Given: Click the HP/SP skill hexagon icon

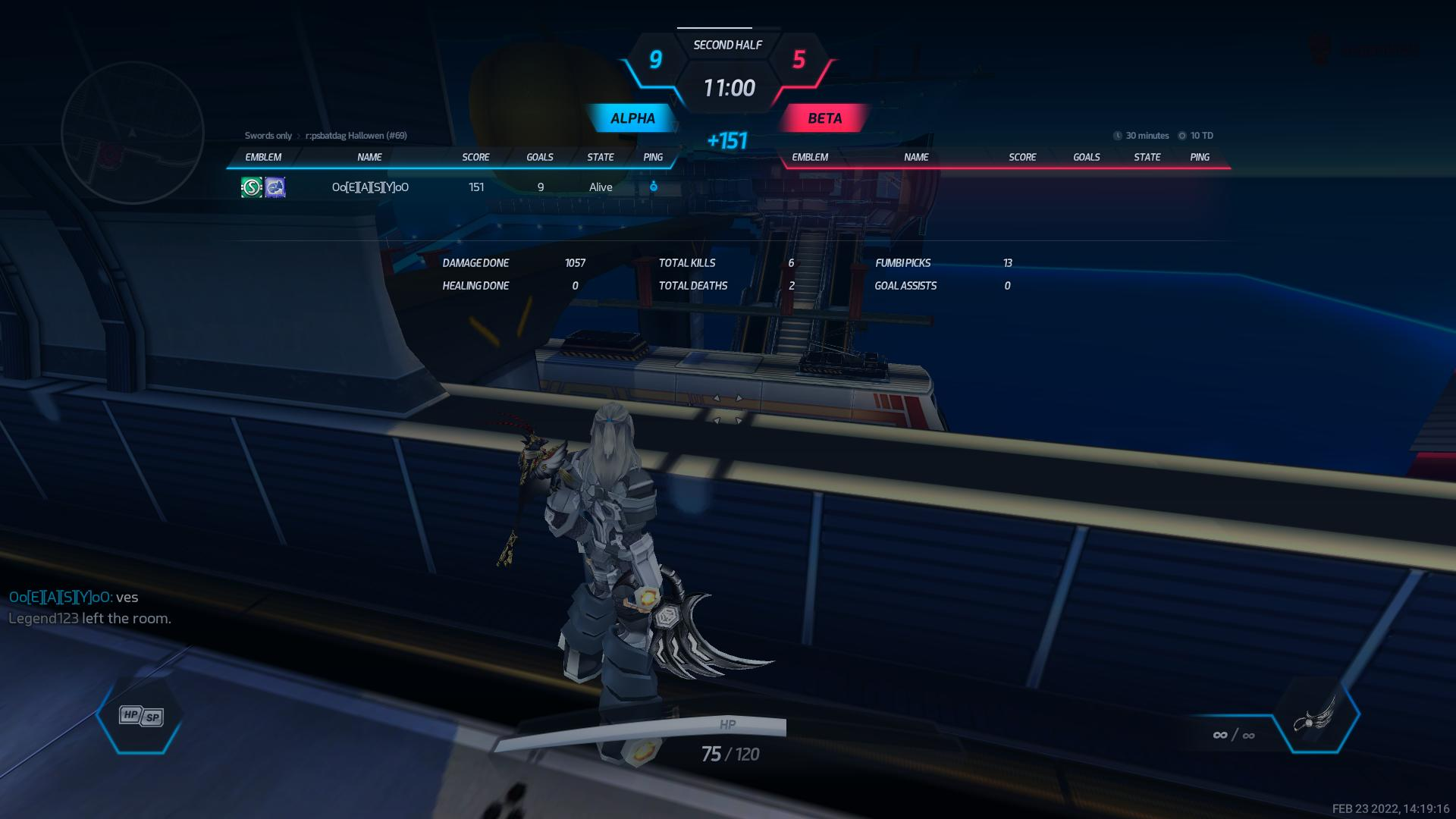Looking at the screenshot, I should (x=141, y=717).
